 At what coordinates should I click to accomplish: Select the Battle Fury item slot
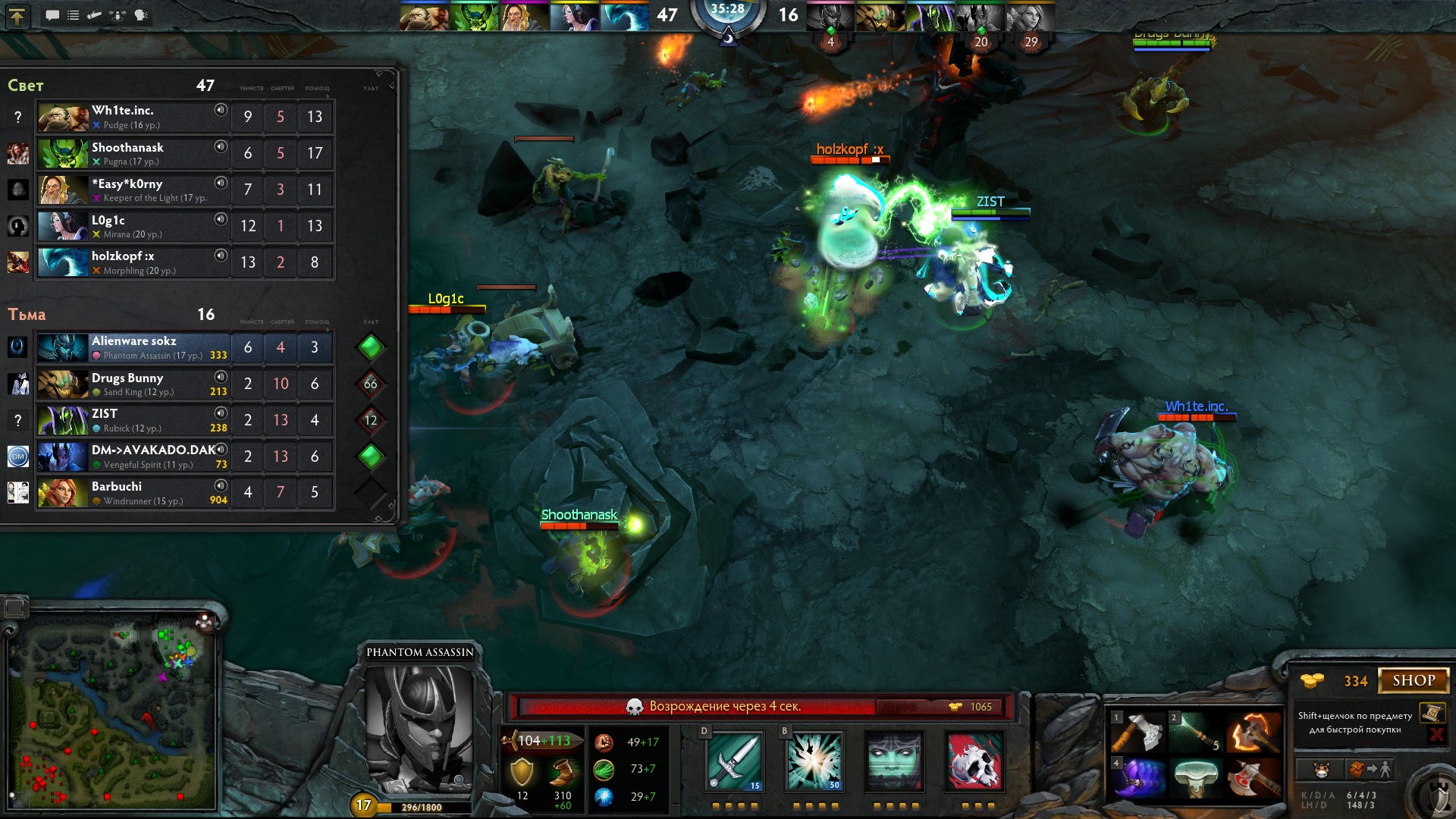tap(1253, 733)
